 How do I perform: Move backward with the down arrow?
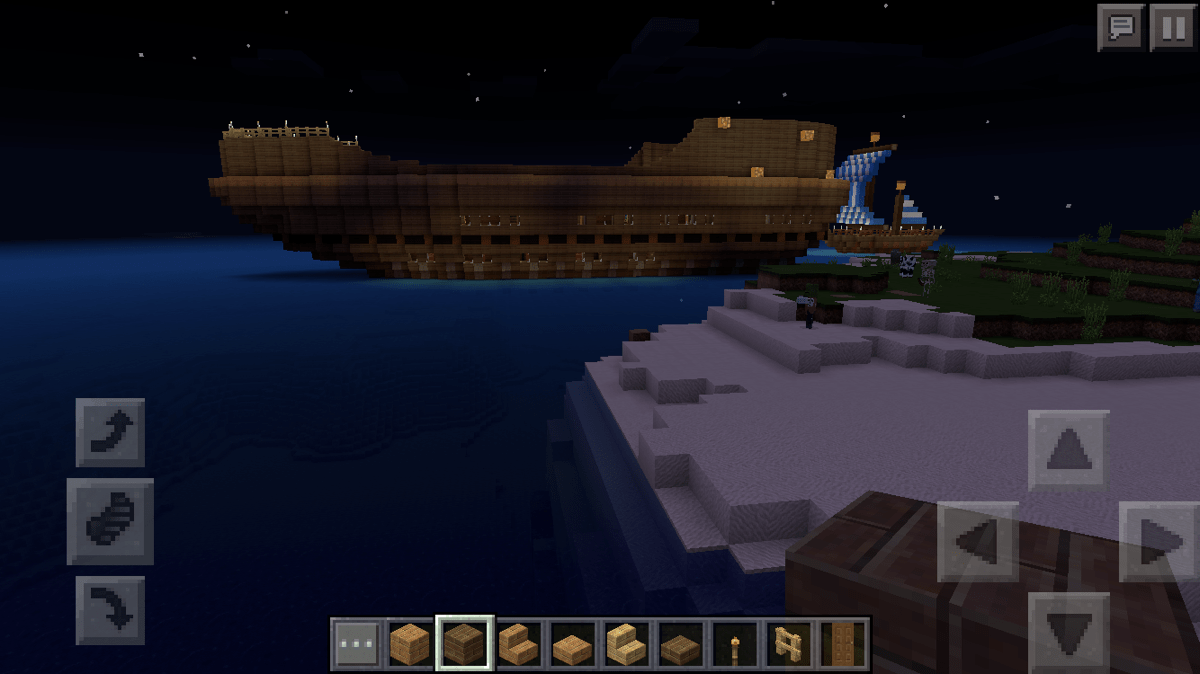[x=1068, y=632]
